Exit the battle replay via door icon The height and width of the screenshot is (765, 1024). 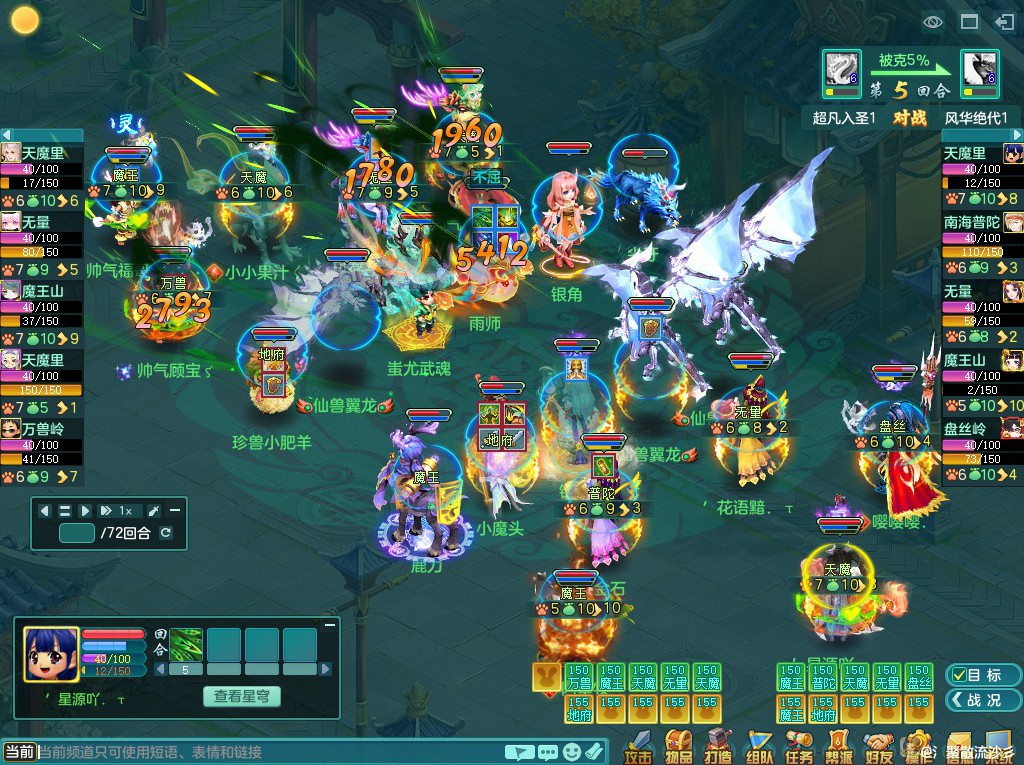coord(1004,21)
